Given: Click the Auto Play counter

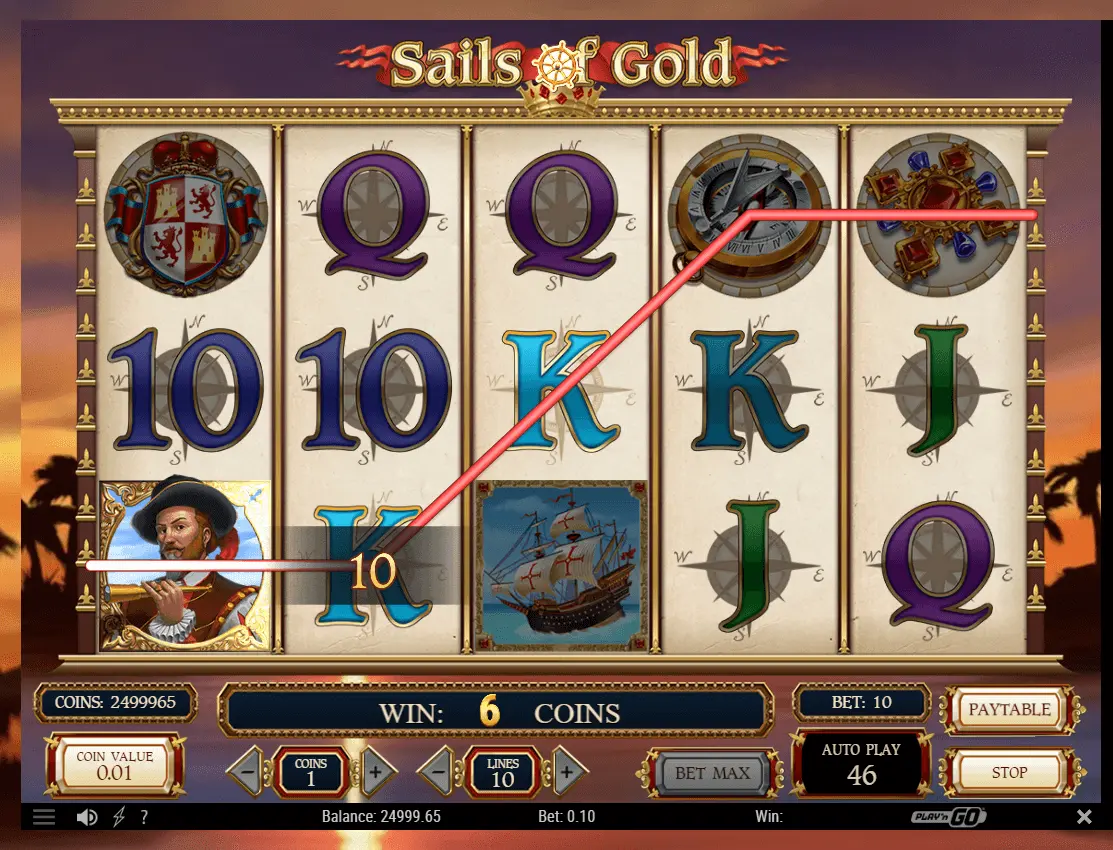Looking at the screenshot, I should 861,765.
